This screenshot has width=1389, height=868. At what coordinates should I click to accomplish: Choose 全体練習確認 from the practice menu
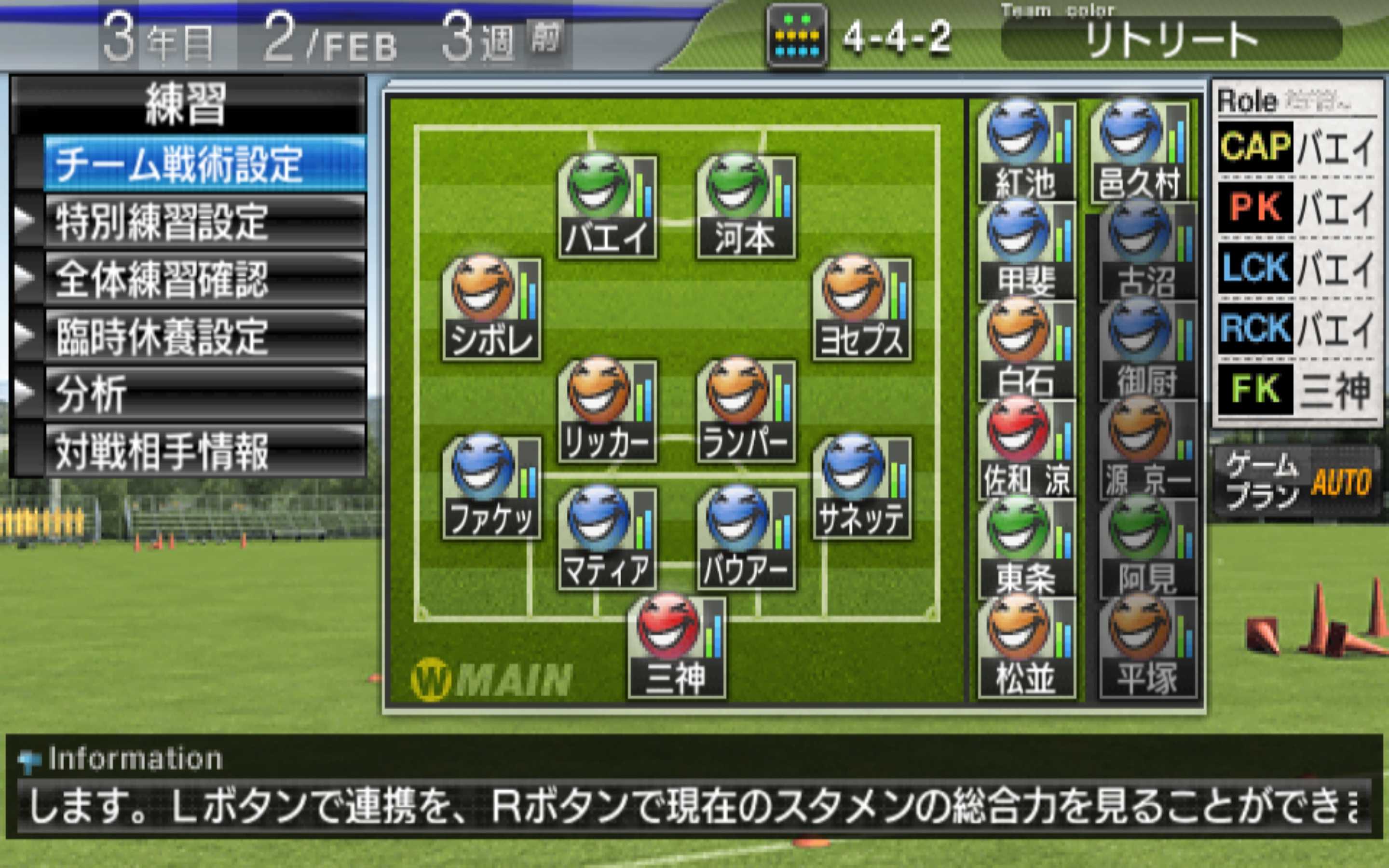(204, 279)
